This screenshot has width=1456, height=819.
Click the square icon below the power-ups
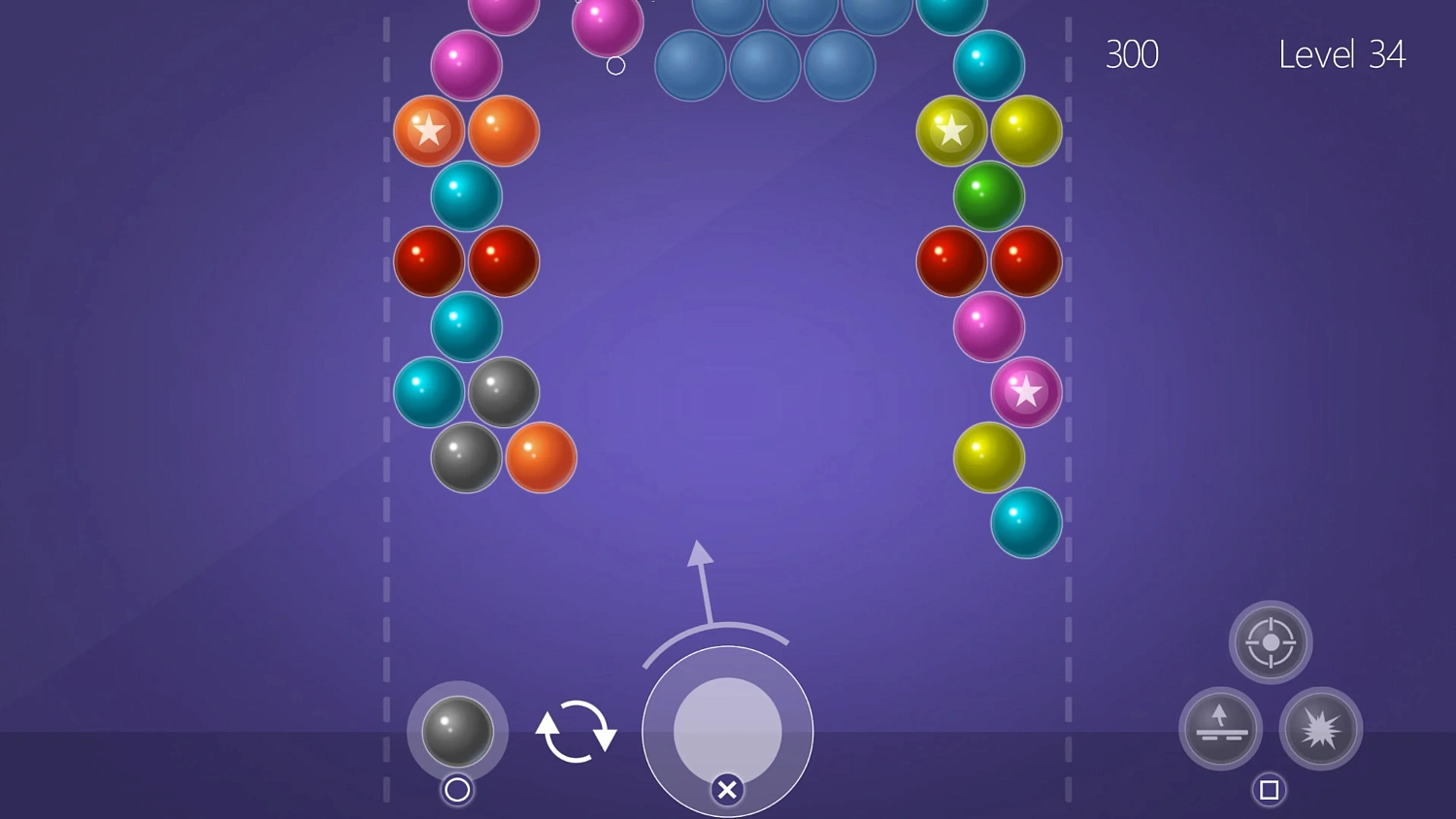pyautogui.click(x=1271, y=790)
